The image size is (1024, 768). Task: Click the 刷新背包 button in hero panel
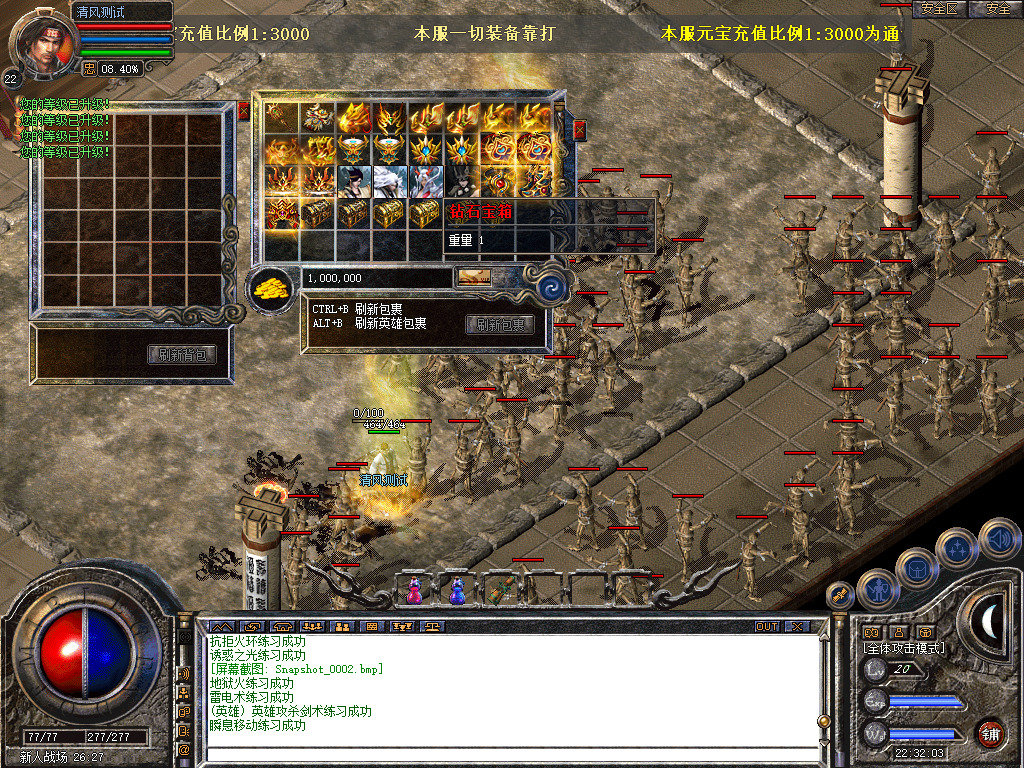coord(182,354)
